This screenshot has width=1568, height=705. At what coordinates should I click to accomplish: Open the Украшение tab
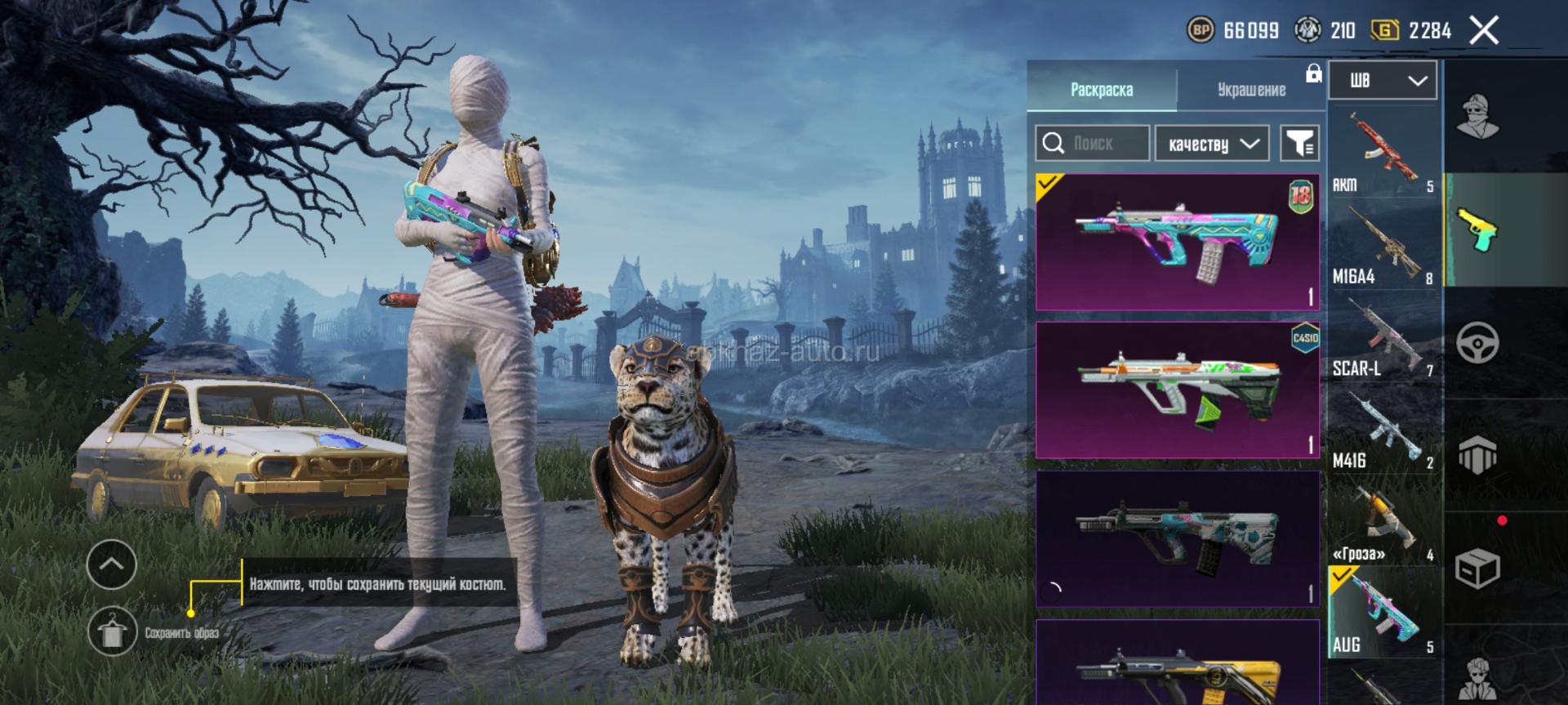[1251, 89]
